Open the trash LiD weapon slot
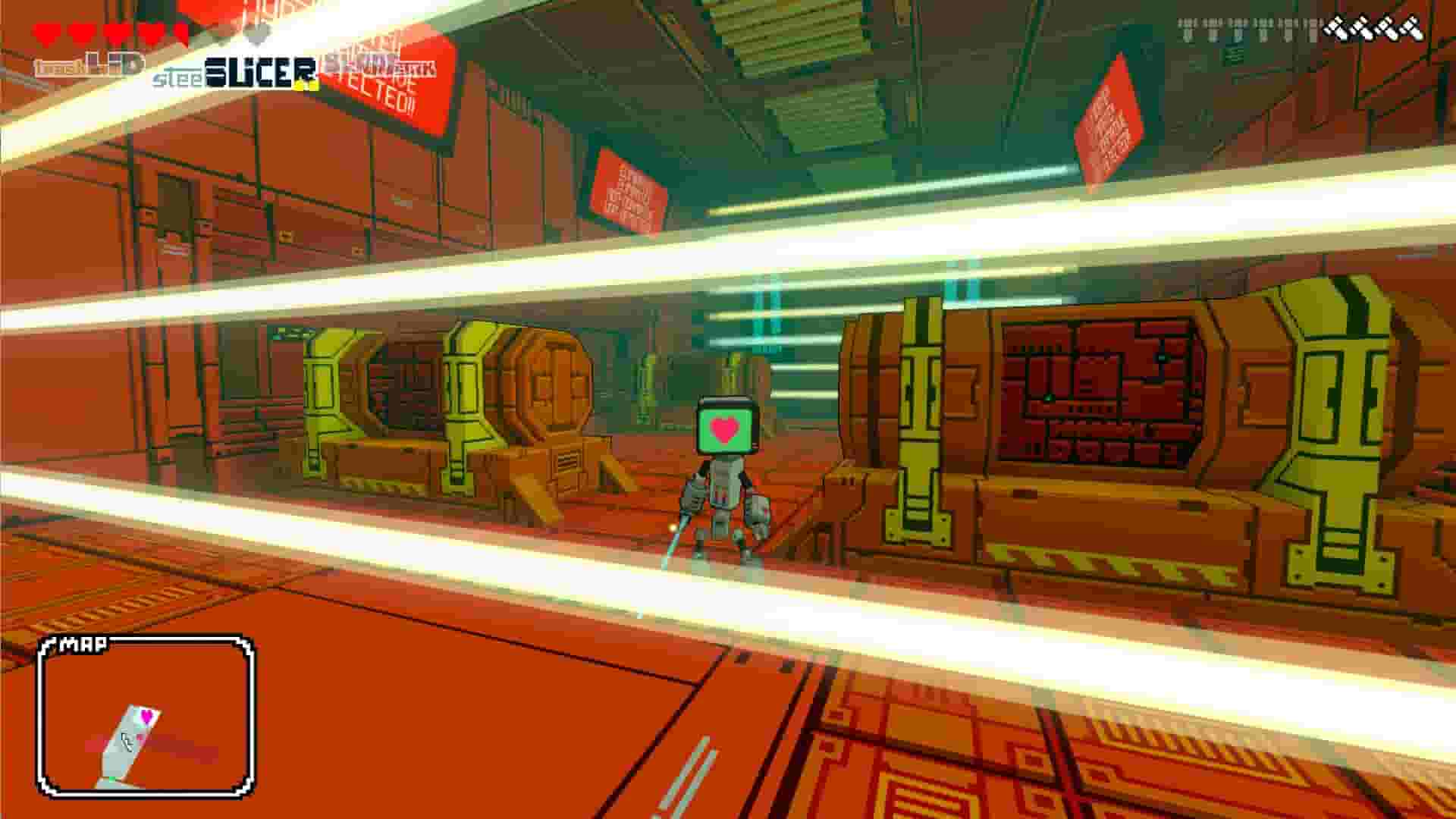This screenshot has width=1456, height=819. tap(91, 64)
